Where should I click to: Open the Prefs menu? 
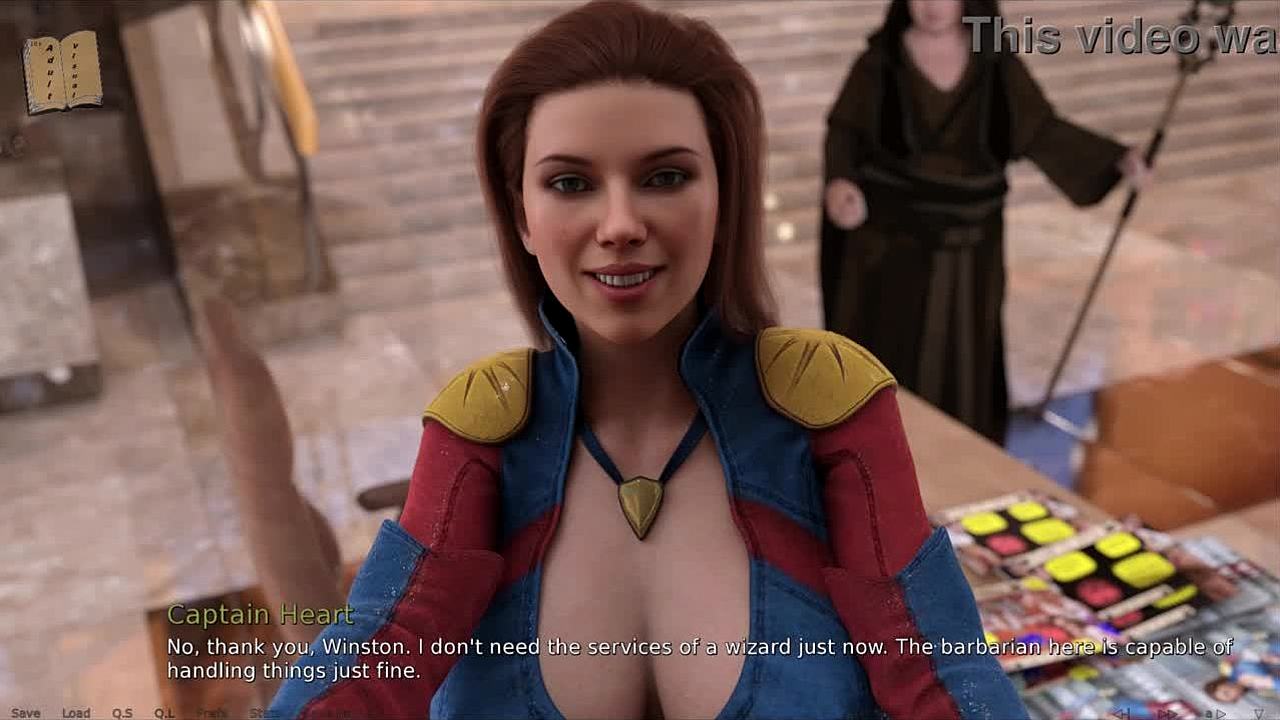click(212, 713)
